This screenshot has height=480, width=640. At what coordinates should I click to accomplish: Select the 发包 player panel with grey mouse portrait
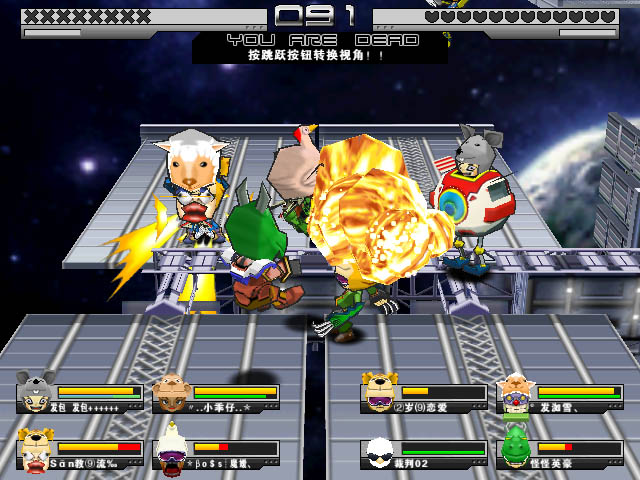[x=81, y=395]
